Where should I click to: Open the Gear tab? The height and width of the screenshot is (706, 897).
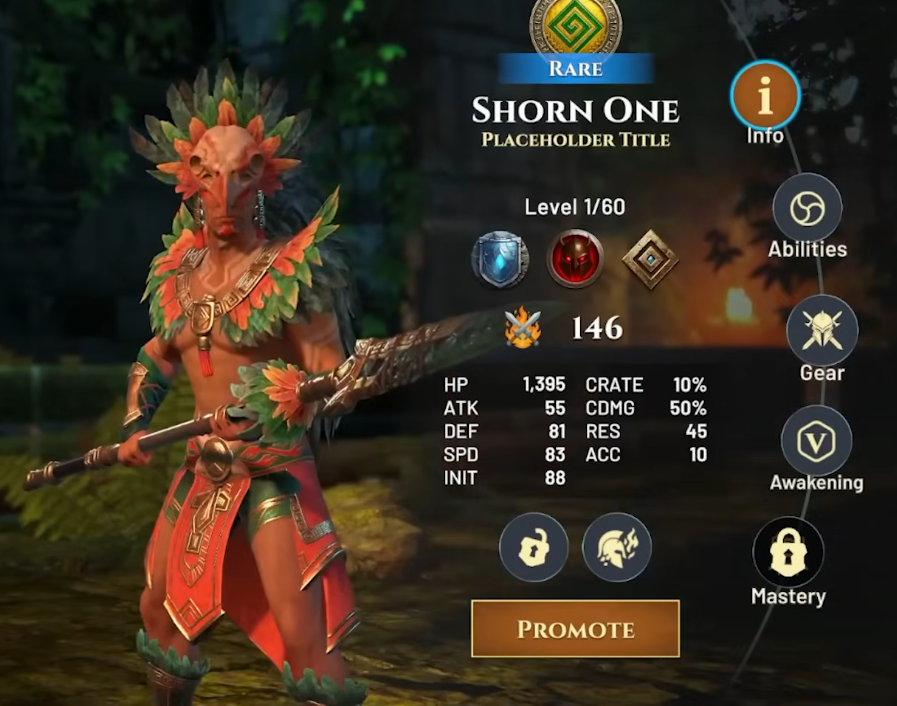click(x=822, y=331)
